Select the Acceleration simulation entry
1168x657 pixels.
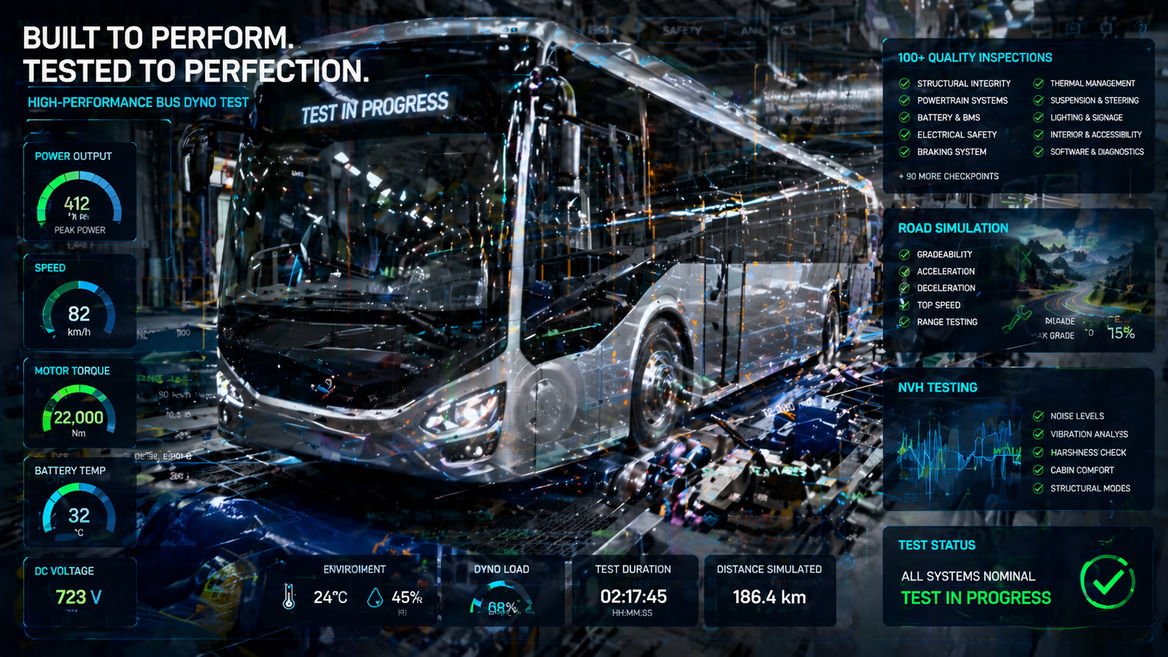[x=945, y=271]
